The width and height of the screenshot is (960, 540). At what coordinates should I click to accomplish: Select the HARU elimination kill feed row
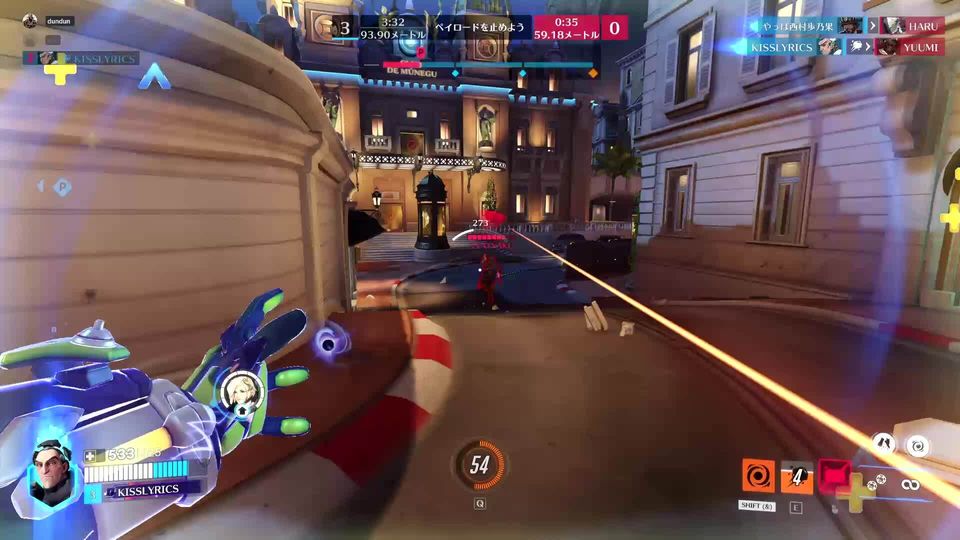tap(848, 26)
